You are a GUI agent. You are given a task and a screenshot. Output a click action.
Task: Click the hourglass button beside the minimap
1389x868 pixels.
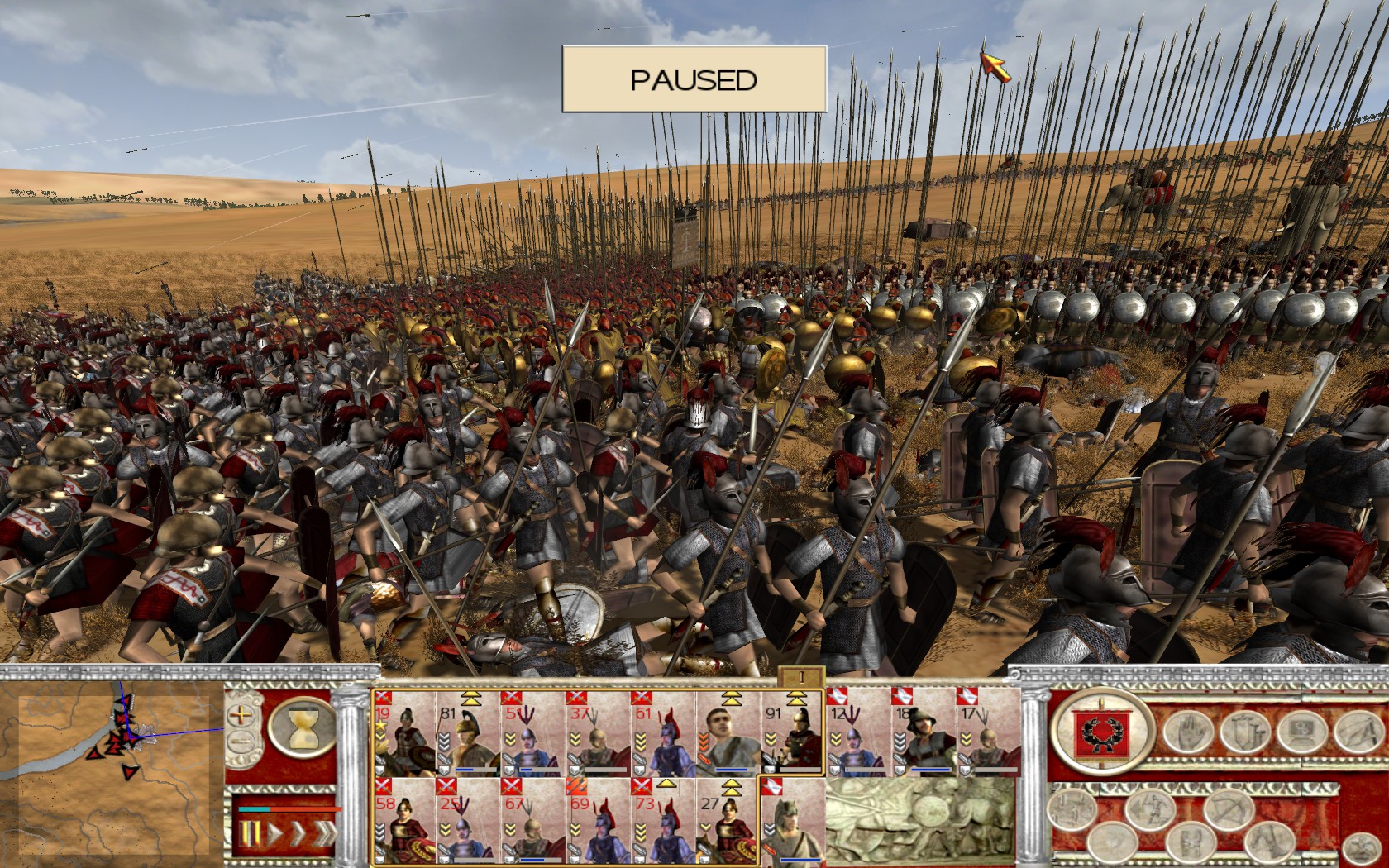[x=303, y=727]
